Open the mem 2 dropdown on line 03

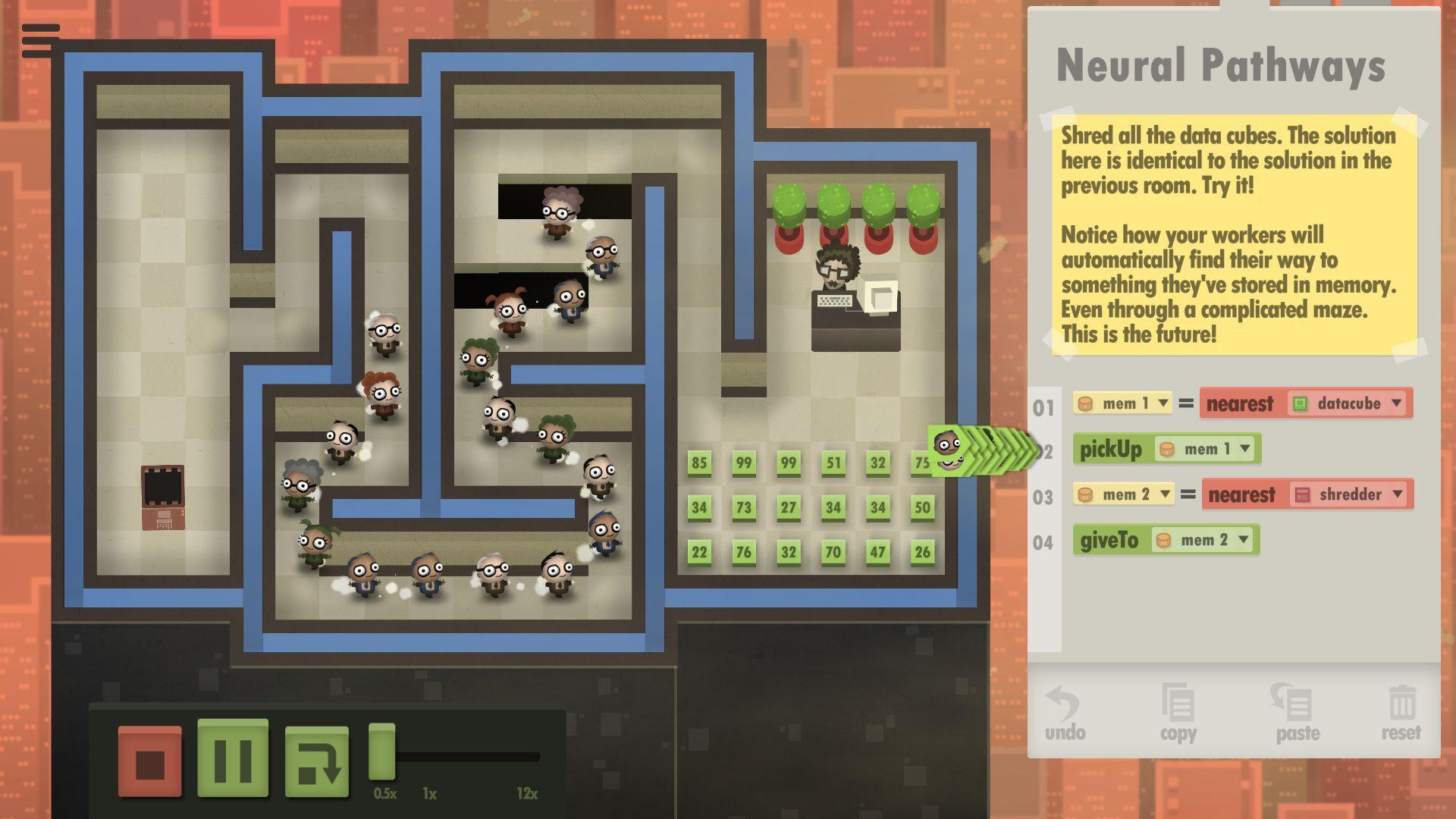1165,494
